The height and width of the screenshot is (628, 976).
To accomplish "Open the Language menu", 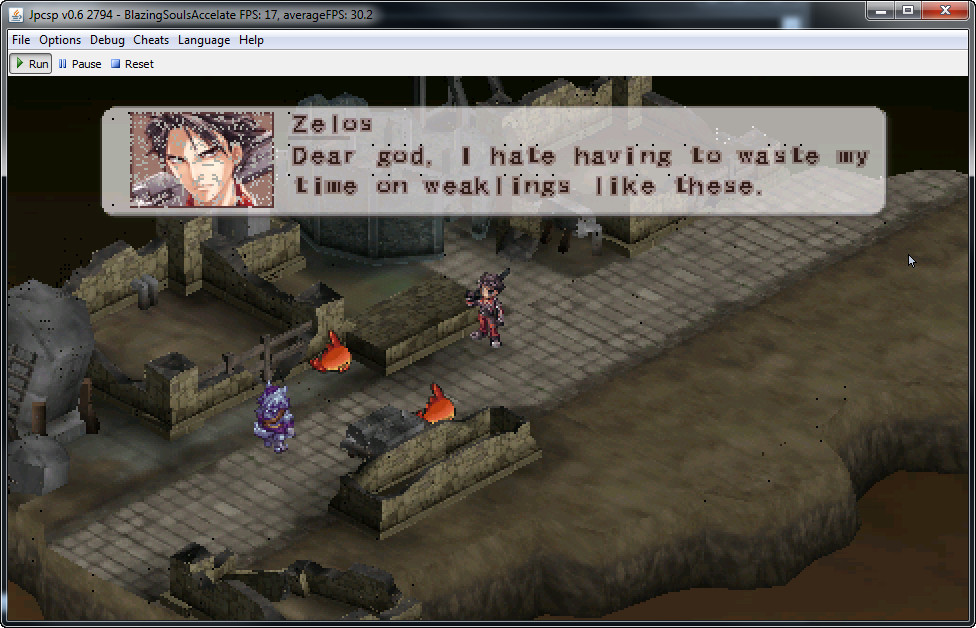I will click(204, 40).
